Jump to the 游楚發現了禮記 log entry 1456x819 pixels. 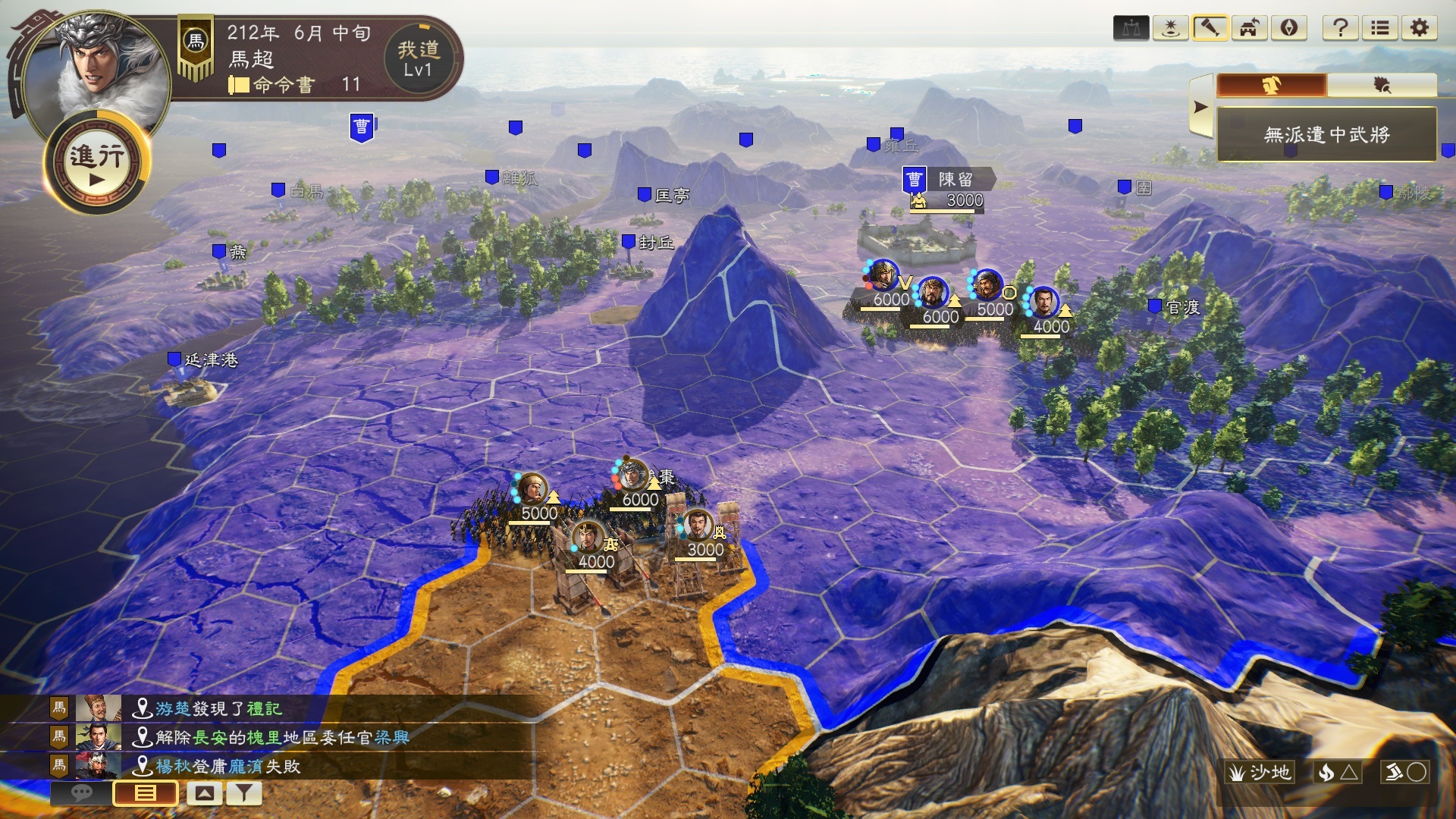(218, 708)
